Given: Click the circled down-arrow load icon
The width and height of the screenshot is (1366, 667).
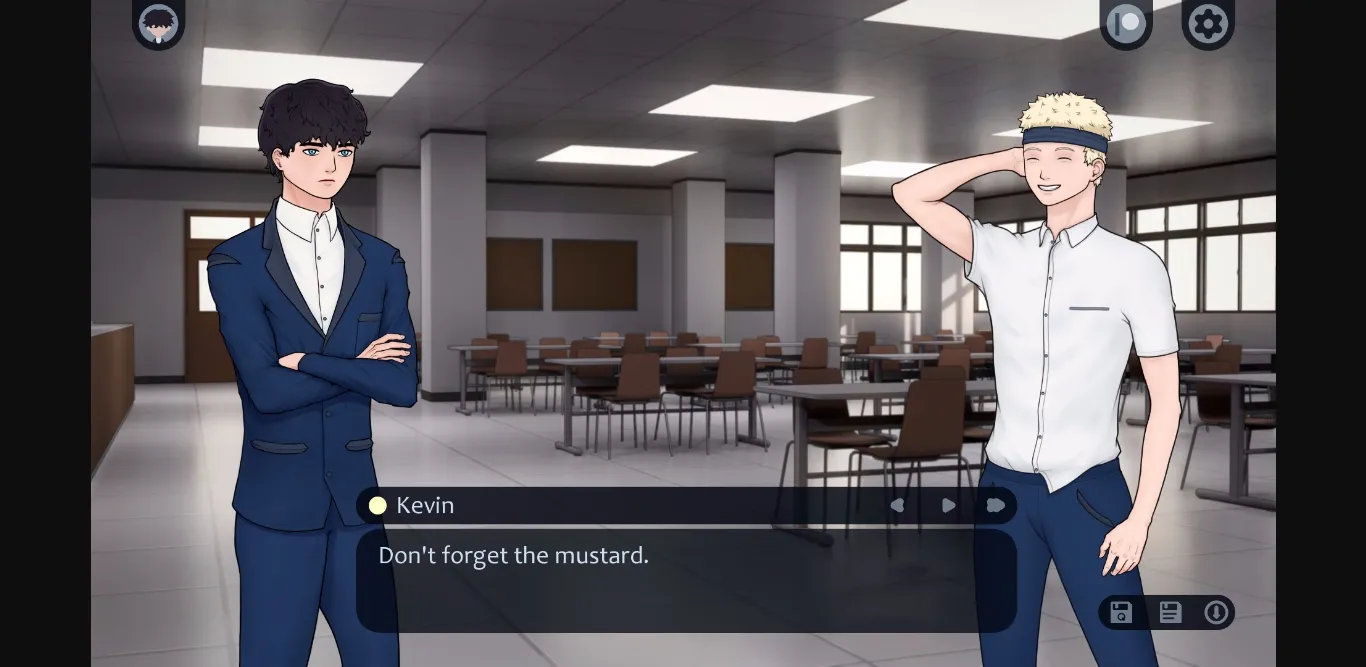Looking at the screenshot, I should pos(1216,613).
